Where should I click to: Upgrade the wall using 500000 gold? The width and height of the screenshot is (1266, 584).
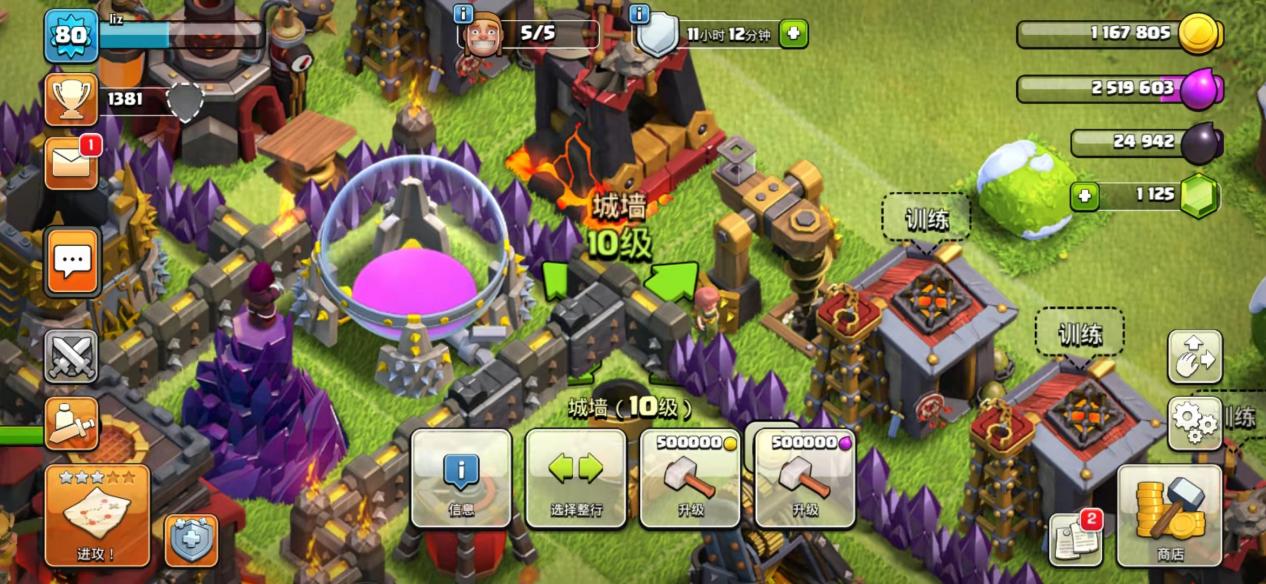(691, 478)
